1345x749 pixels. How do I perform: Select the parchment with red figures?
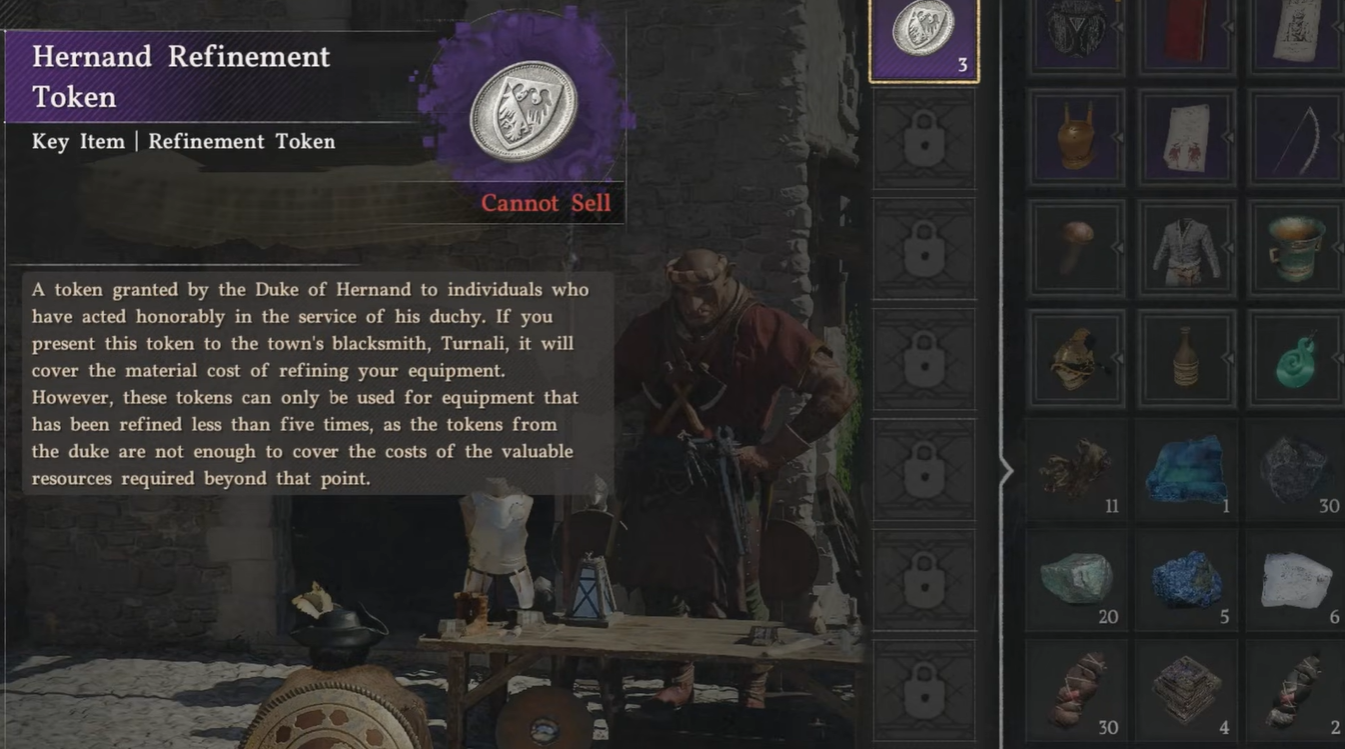[x=1186, y=137]
